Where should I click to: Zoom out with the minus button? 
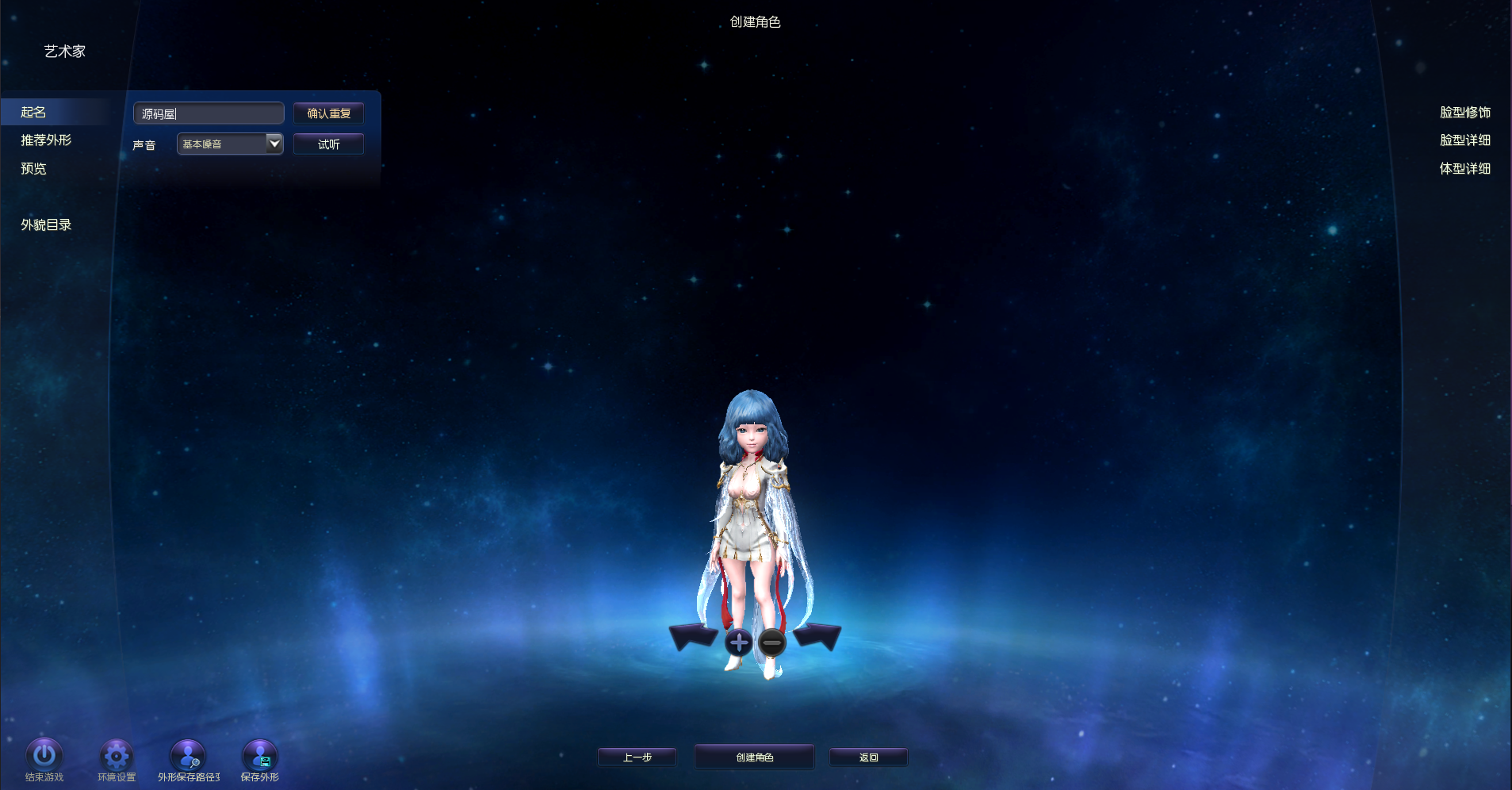pos(771,642)
